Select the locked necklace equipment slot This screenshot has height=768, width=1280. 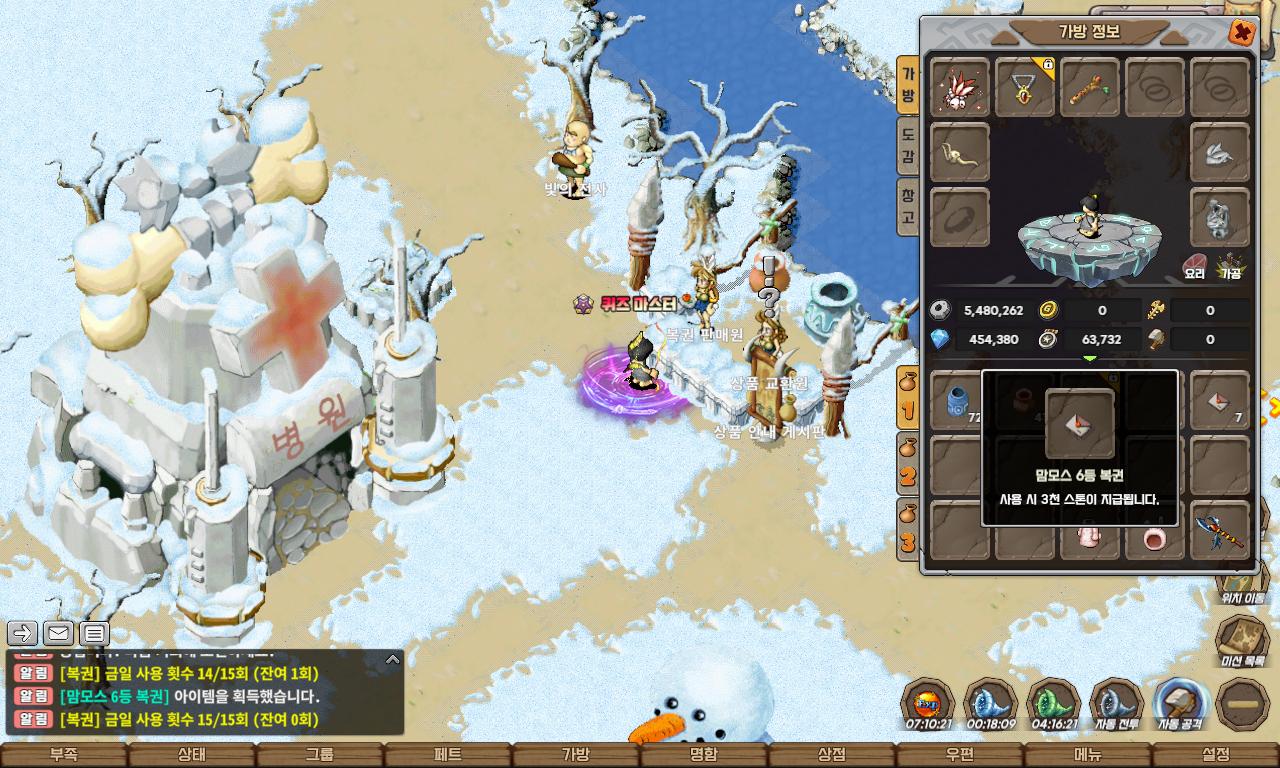tap(1025, 88)
